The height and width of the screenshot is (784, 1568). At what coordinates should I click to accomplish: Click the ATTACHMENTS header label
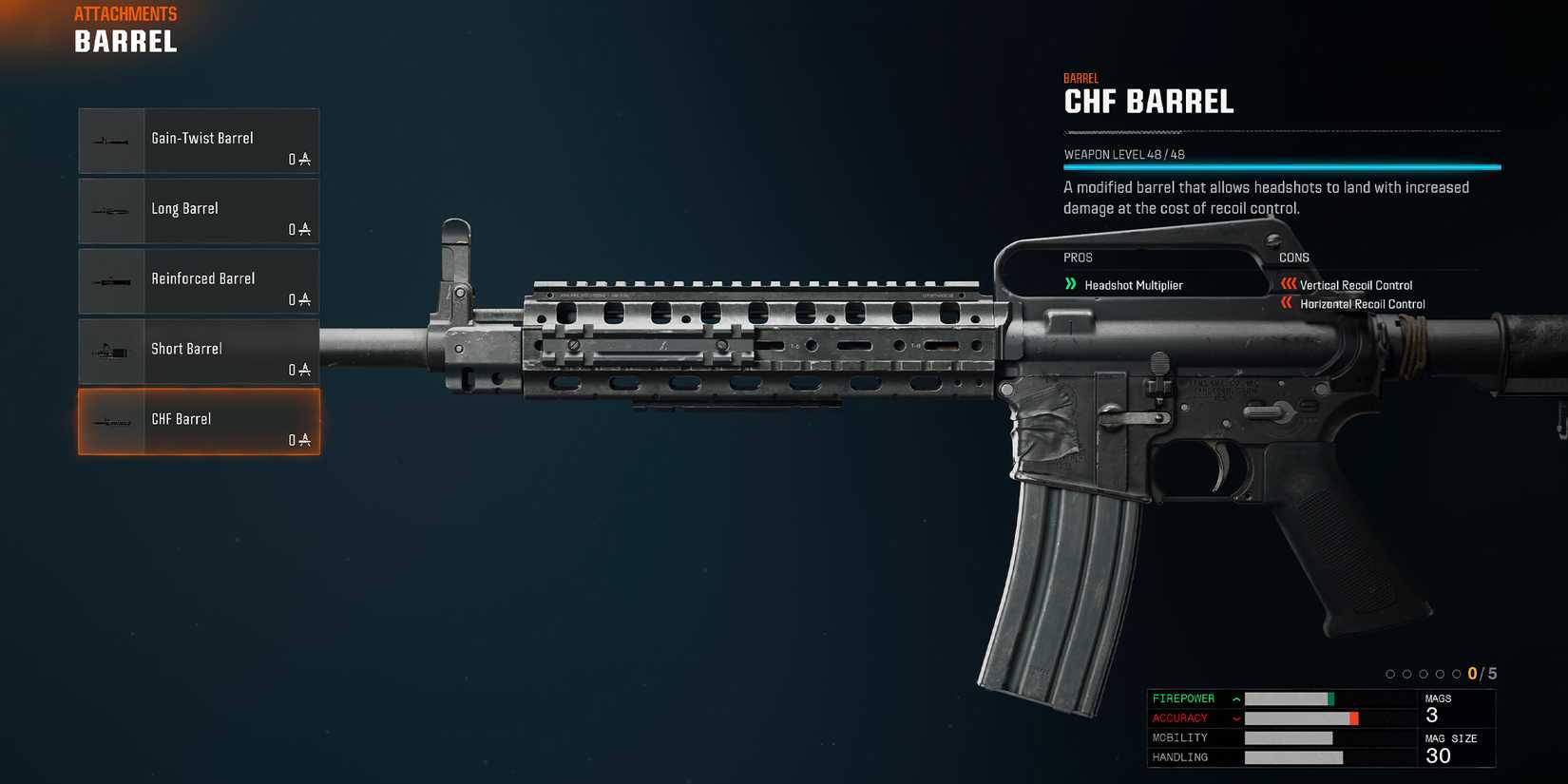(125, 13)
